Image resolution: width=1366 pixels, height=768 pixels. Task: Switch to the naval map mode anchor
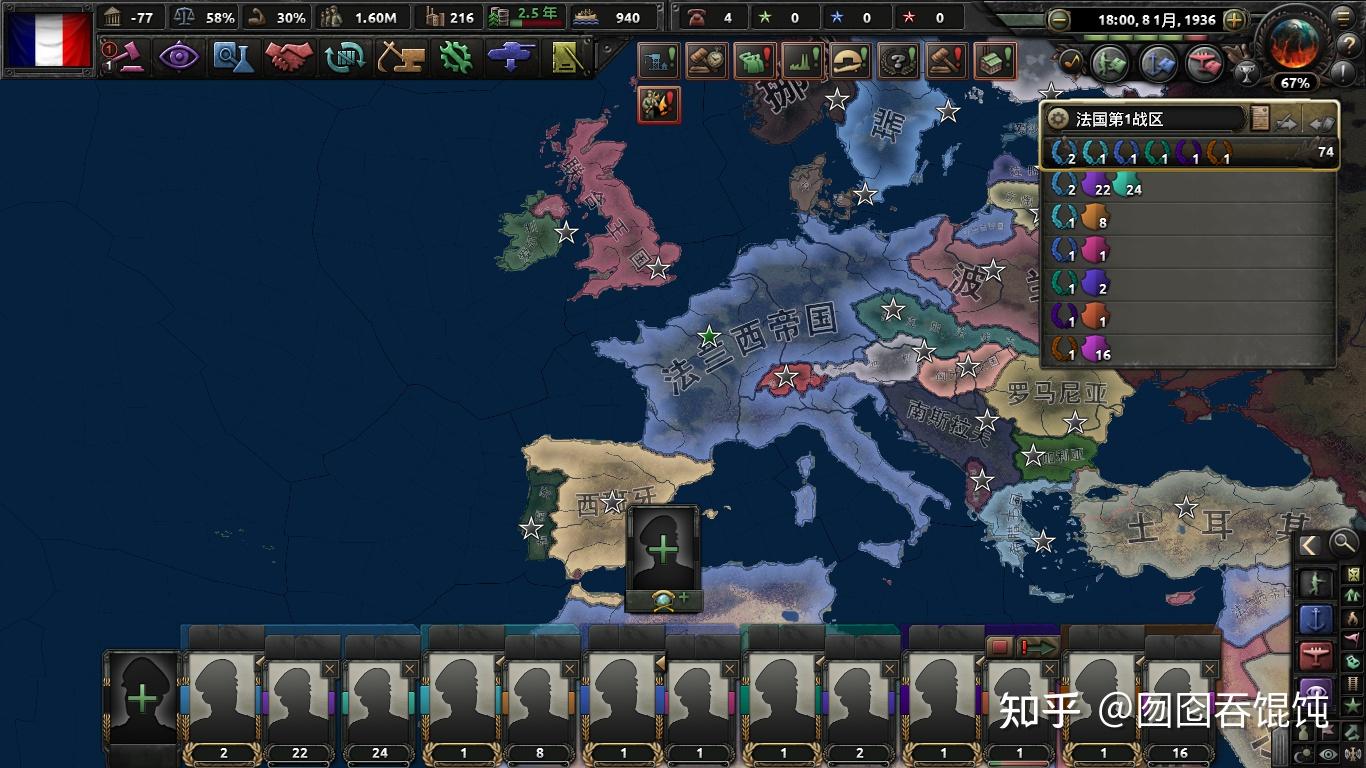(x=1316, y=619)
